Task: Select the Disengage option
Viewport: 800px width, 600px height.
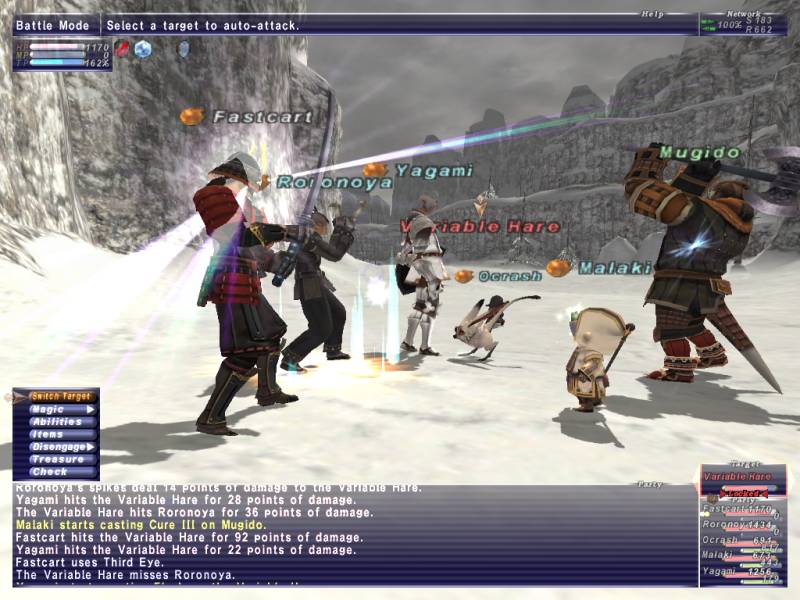Action: [56, 447]
